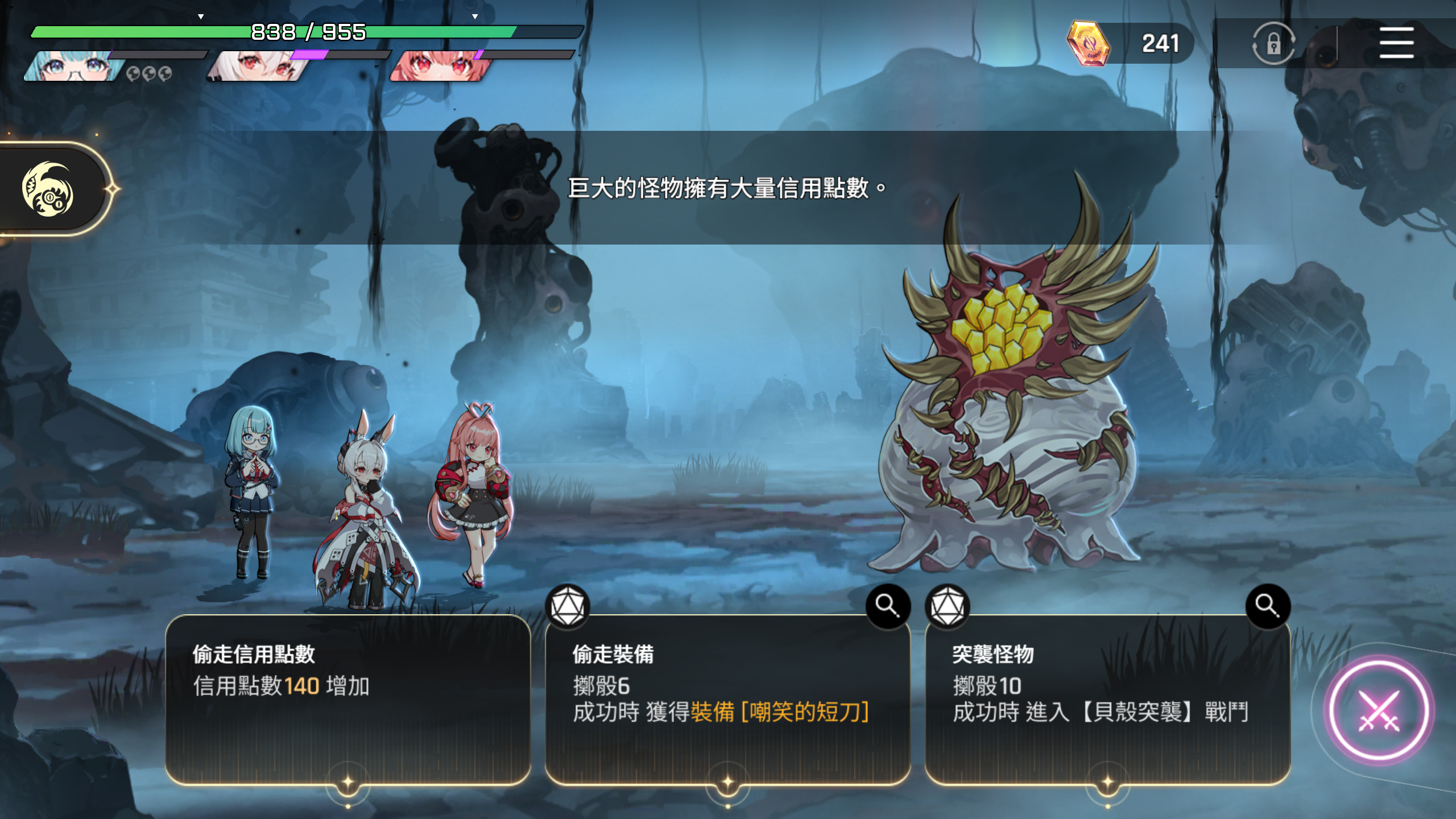Open the golden creature emblem side tab
Viewport: 1456px width, 819px height.
click(x=48, y=189)
